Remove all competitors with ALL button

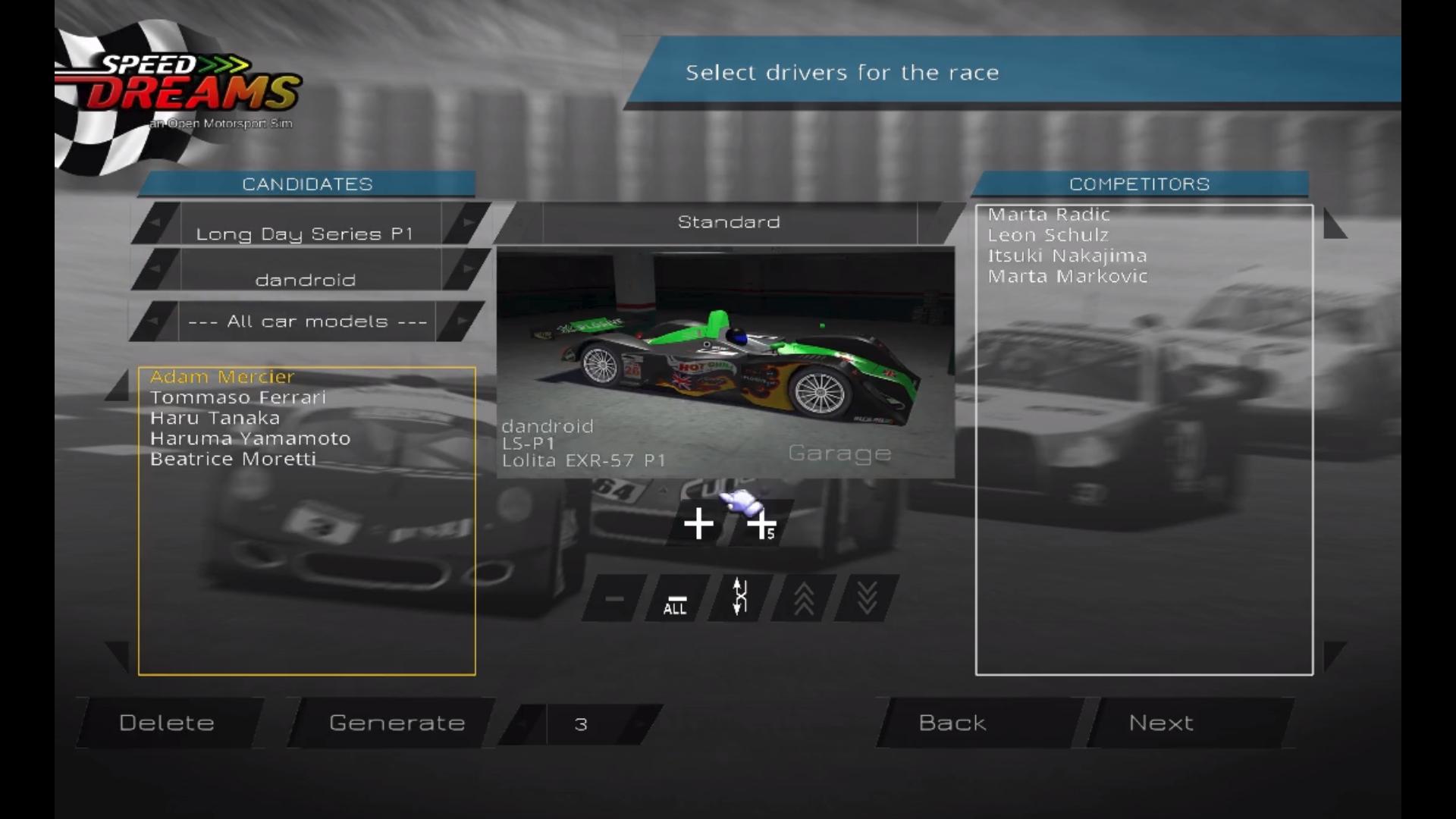[x=675, y=599]
